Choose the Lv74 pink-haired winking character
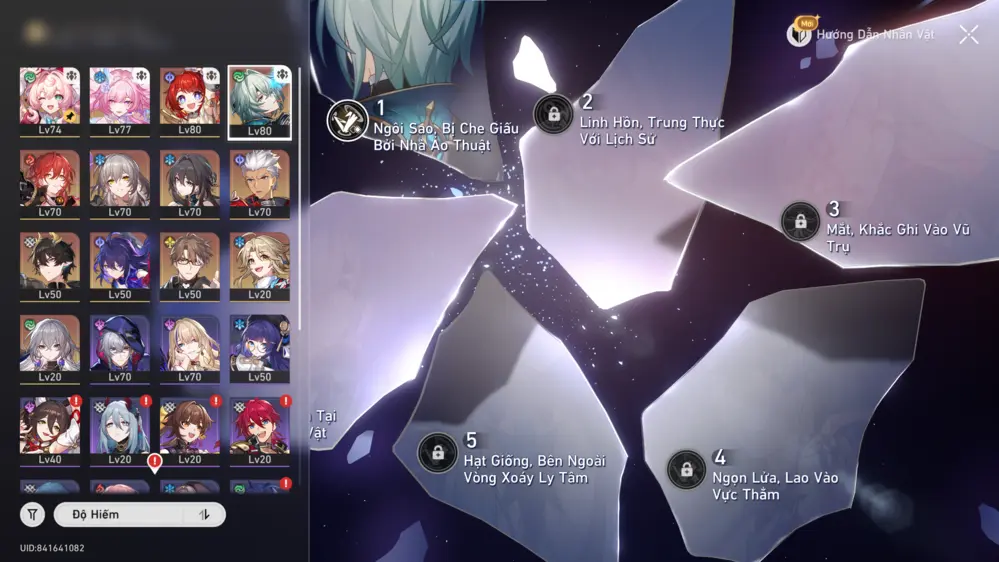 click(50, 100)
